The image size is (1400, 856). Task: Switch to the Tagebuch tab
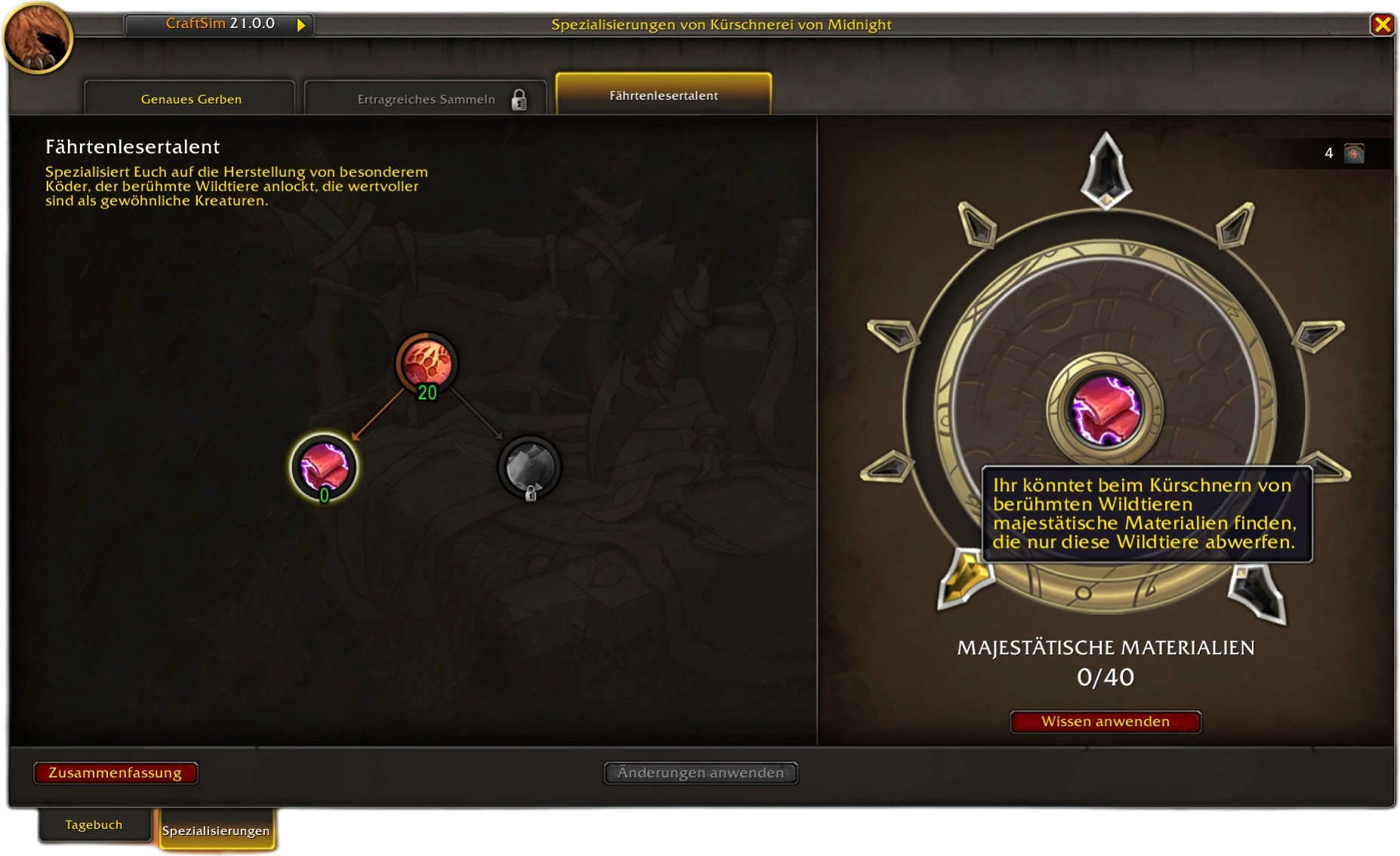point(94,825)
